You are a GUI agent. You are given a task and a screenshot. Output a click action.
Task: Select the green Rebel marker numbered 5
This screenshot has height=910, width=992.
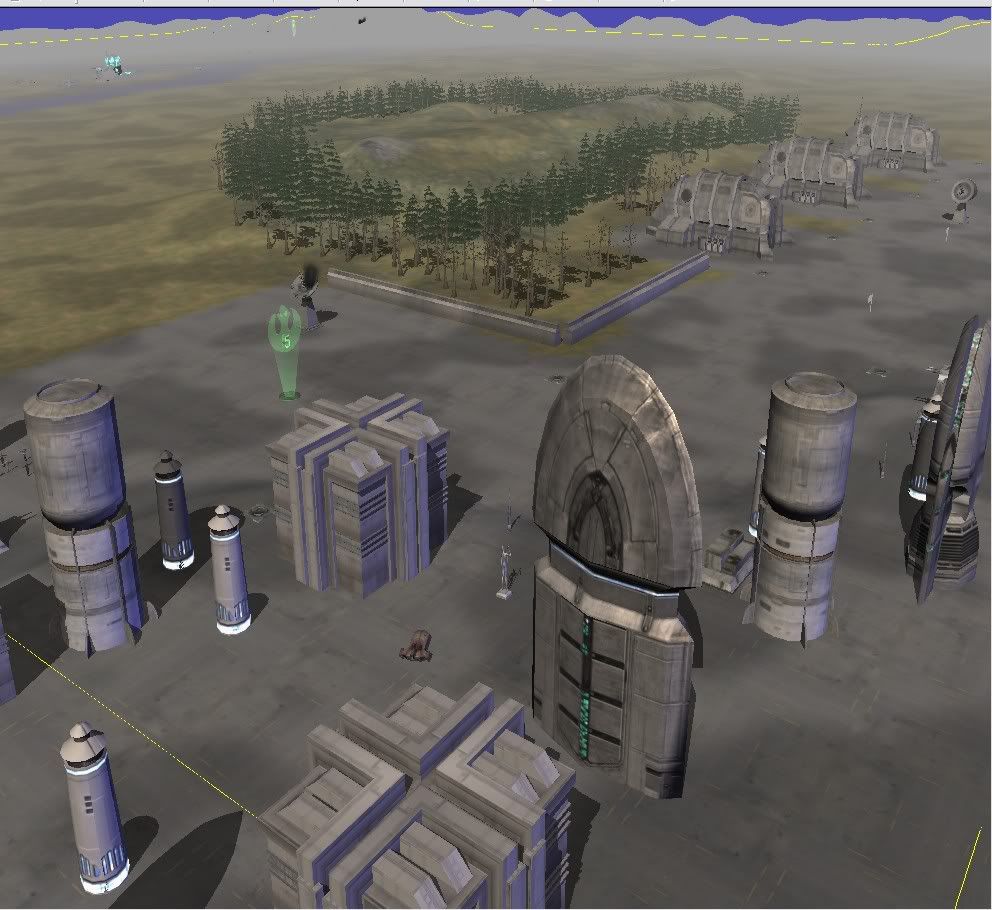coord(286,345)
